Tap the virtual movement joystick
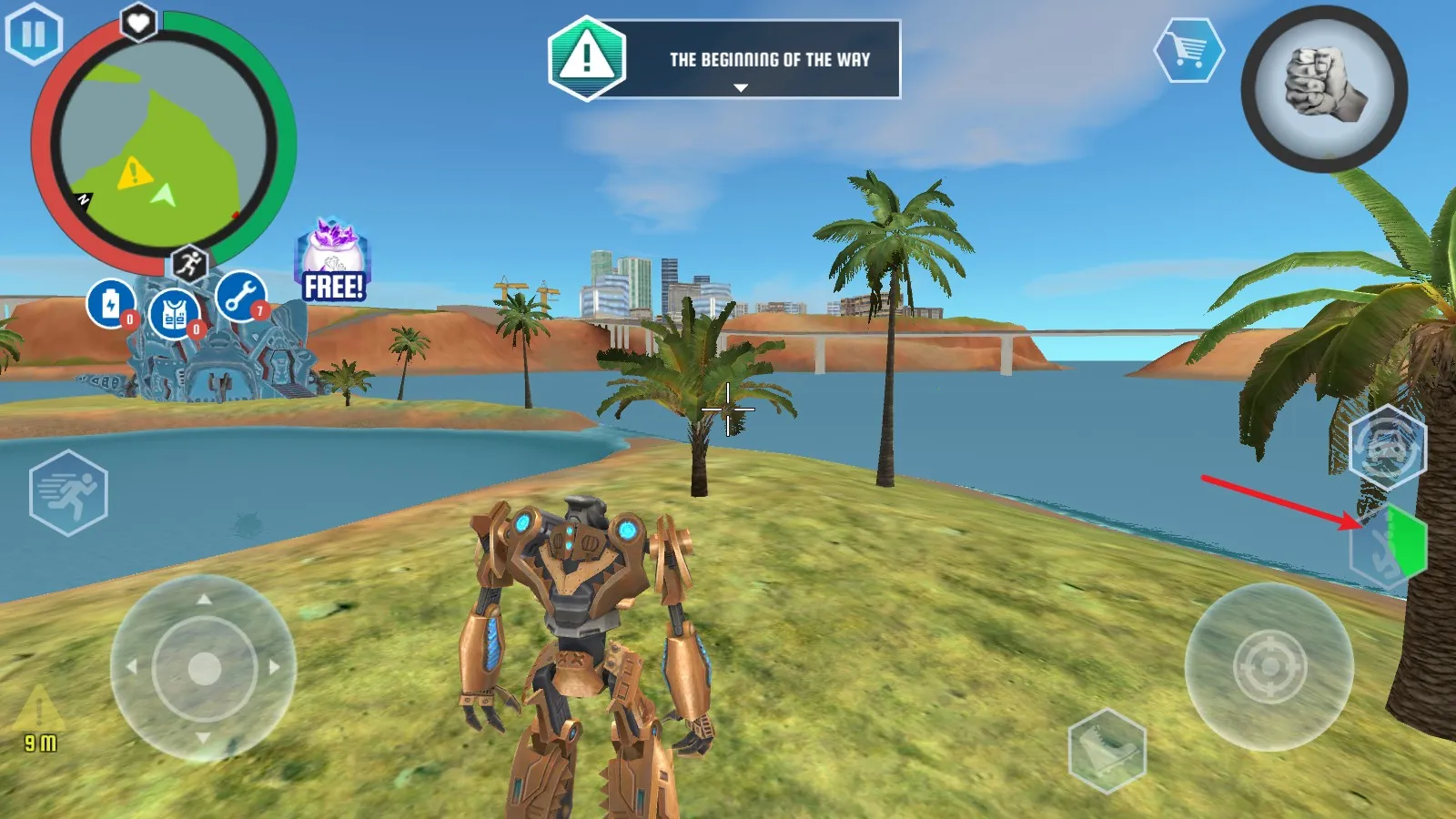Image resolution: width=1456 pixels, height=819 pixels. pos(204,669)
